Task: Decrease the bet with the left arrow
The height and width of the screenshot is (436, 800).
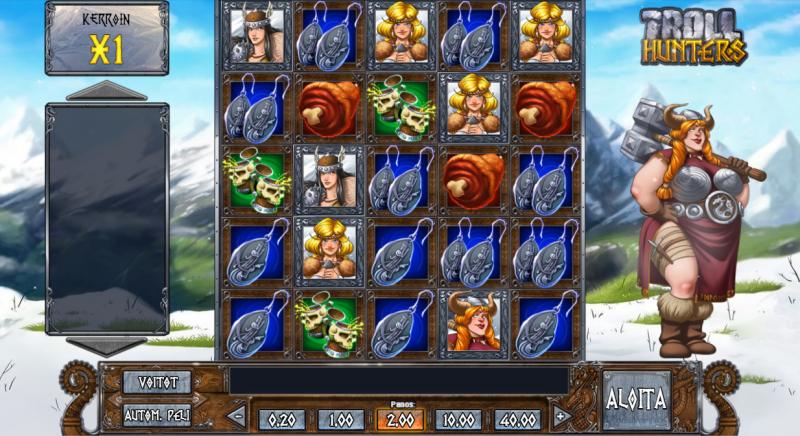Action: click(237, 416)
